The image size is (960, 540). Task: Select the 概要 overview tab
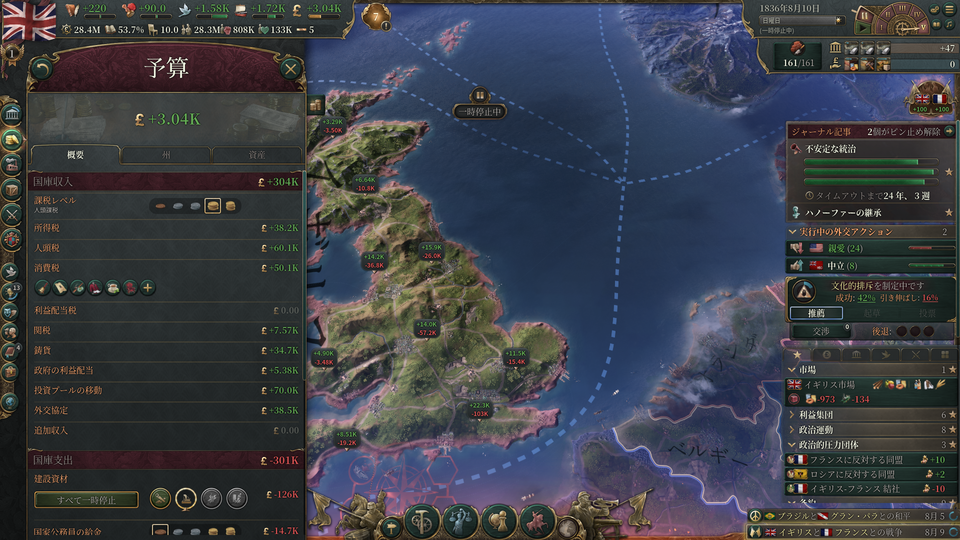75,155
